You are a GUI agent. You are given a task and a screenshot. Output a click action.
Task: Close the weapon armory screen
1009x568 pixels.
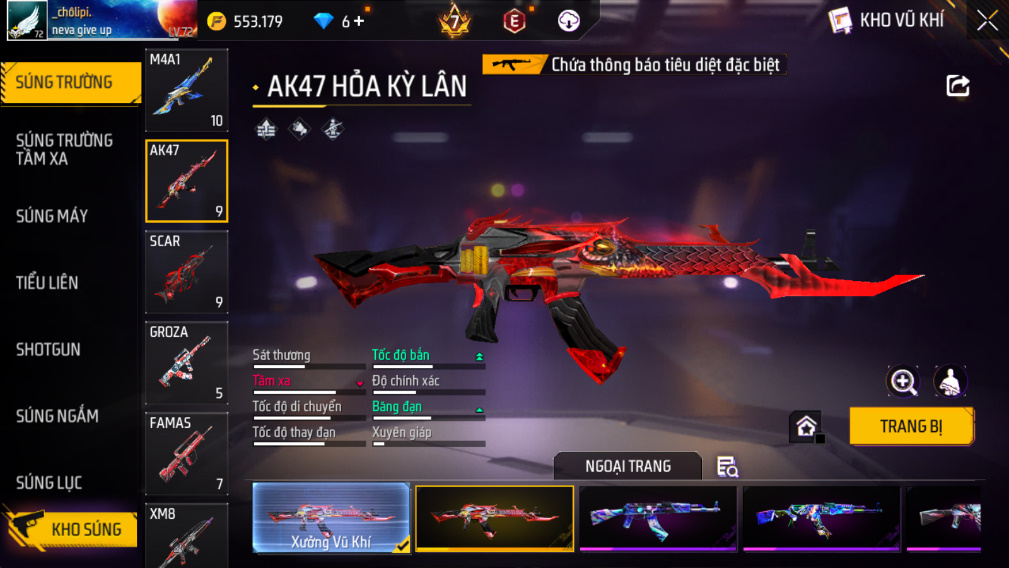click(987, 21)
